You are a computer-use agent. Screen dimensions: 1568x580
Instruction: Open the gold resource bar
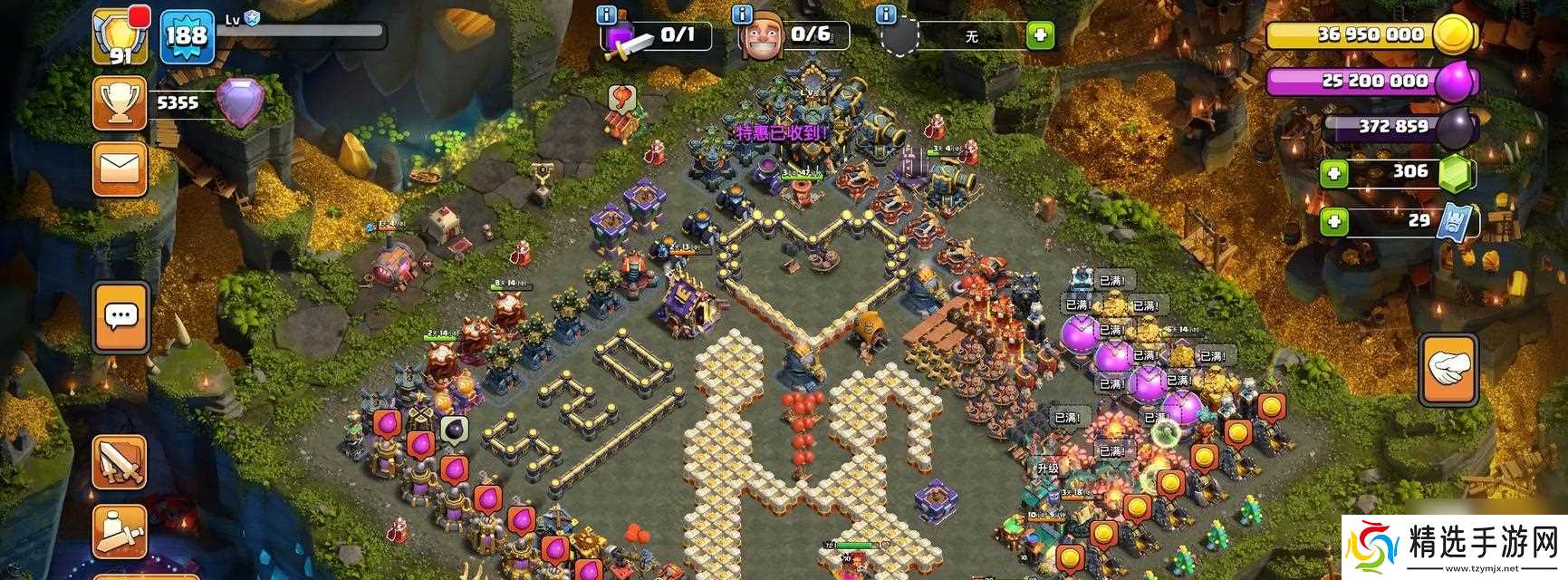pos(1370,34)
